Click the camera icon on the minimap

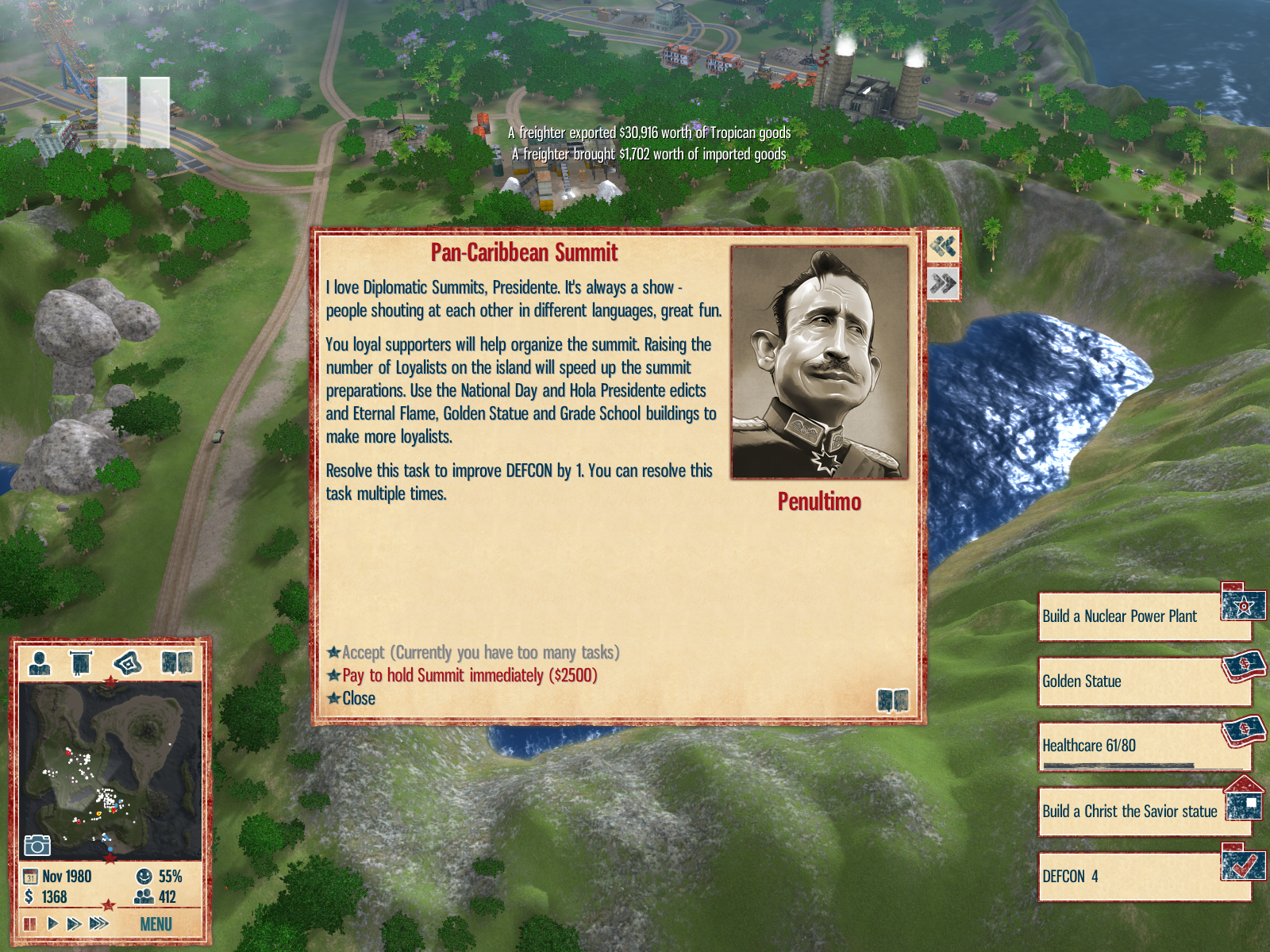(37, 846)
